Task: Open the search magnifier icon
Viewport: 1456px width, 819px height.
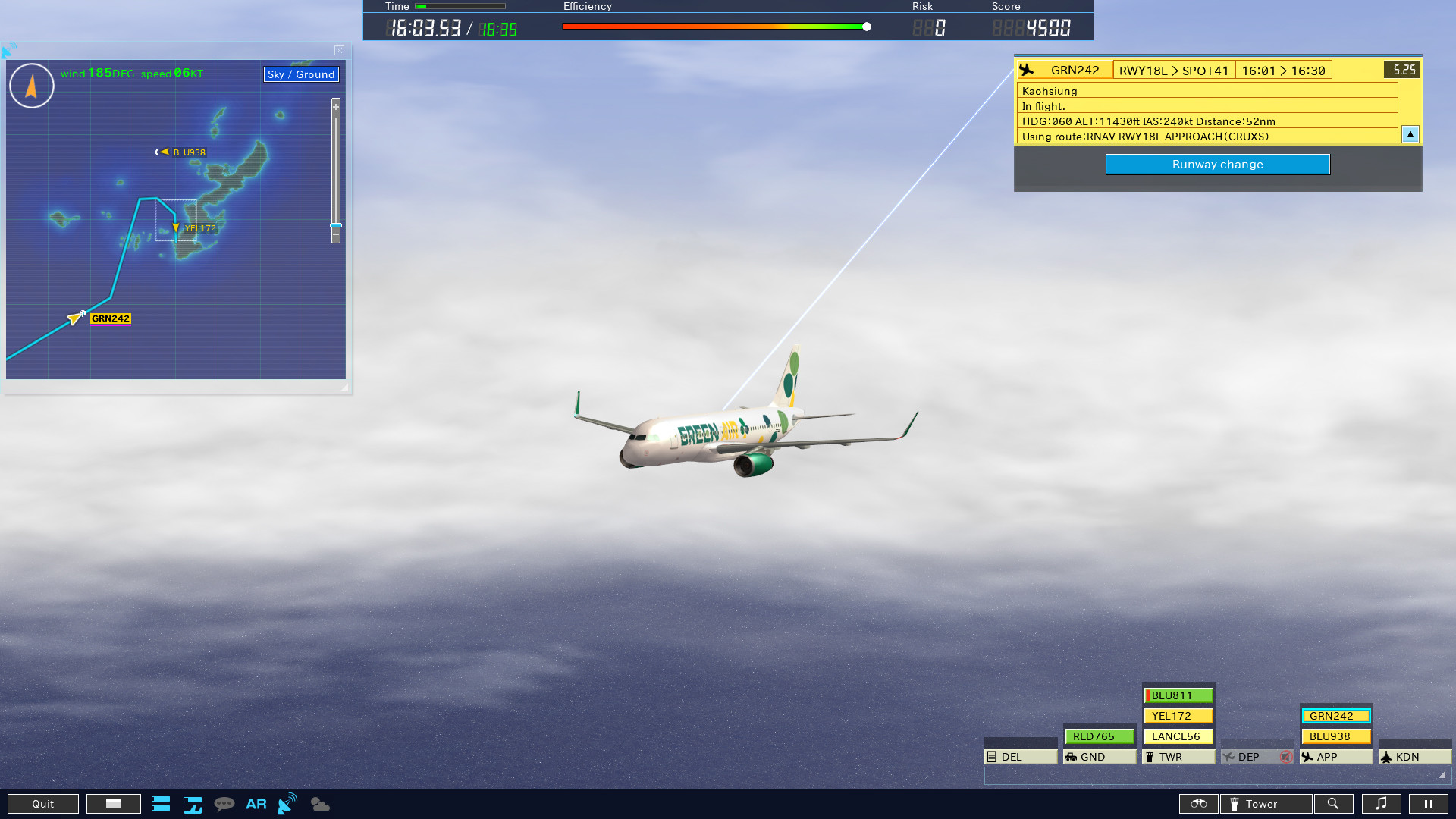Action: 1334,804
